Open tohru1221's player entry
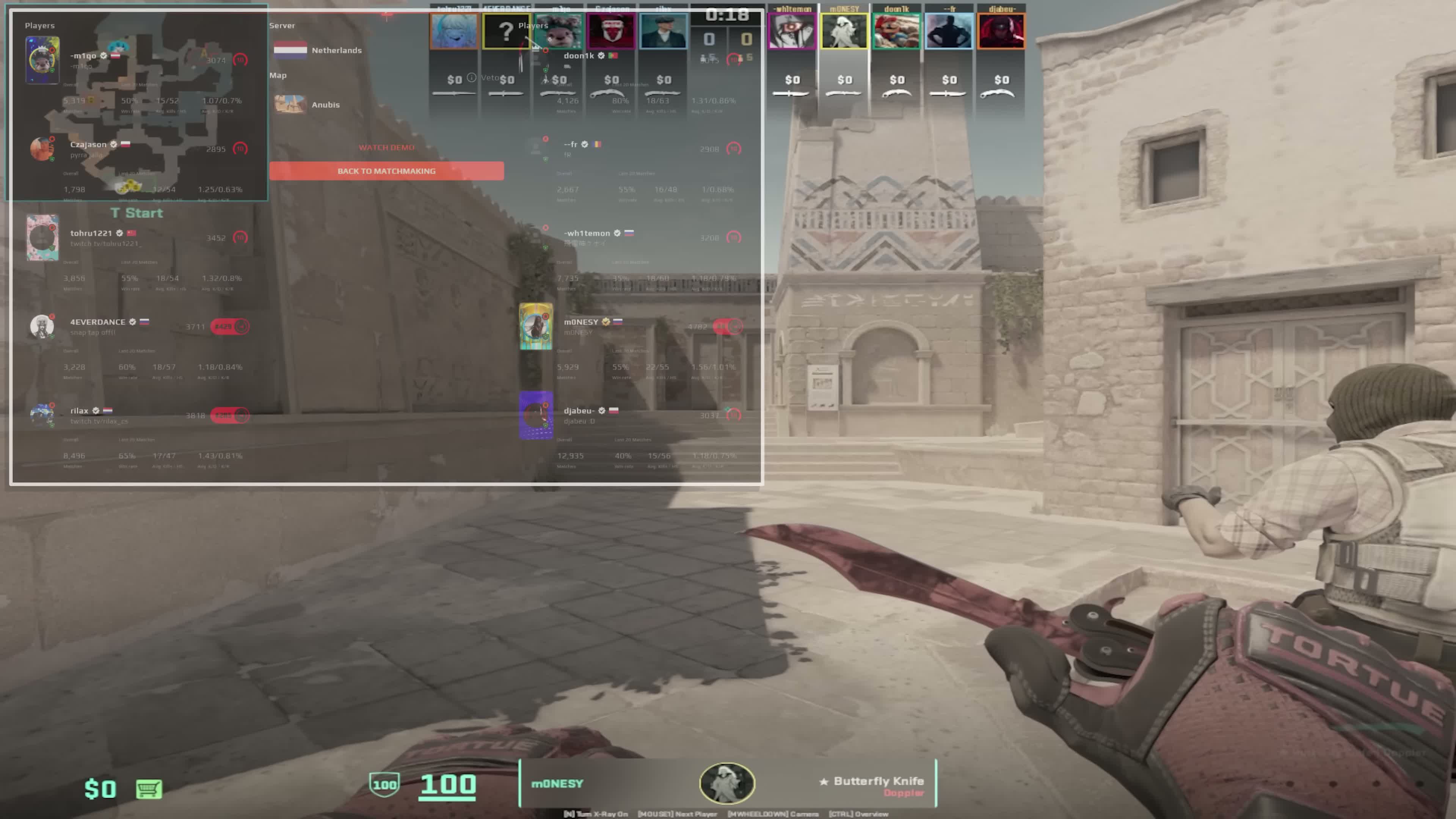 [x=91, y=234]
